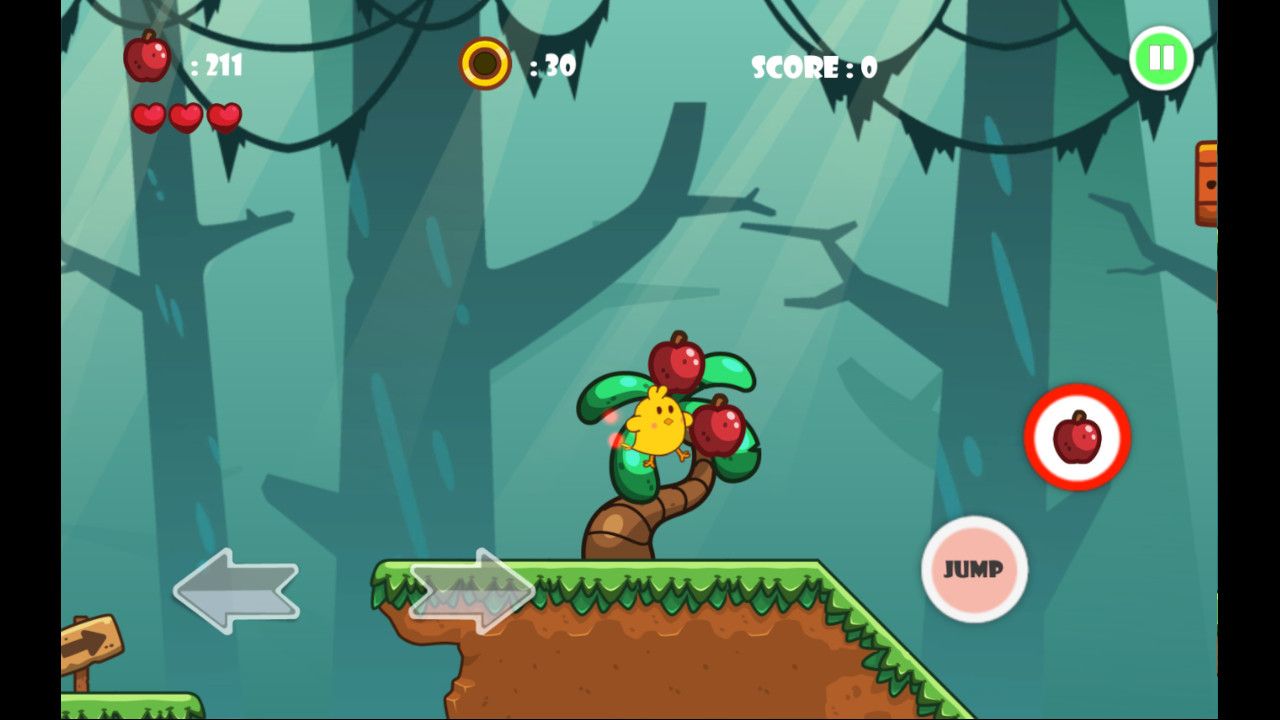Move right using the right arrow control
This screenshot has width=1280, height=720.
pos(473,590)
